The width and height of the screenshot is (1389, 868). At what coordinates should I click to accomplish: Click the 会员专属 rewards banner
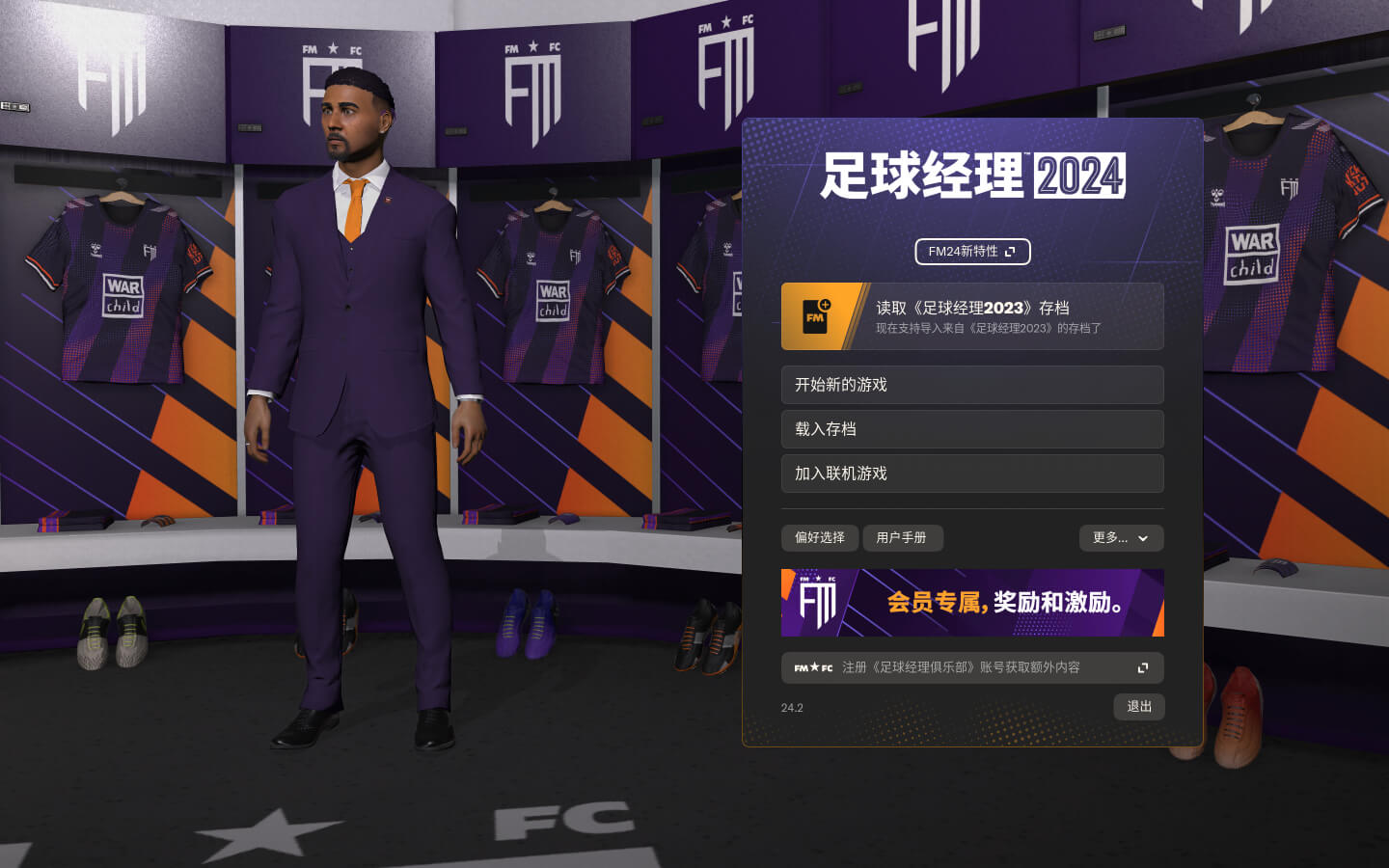(x=972, y=603)
